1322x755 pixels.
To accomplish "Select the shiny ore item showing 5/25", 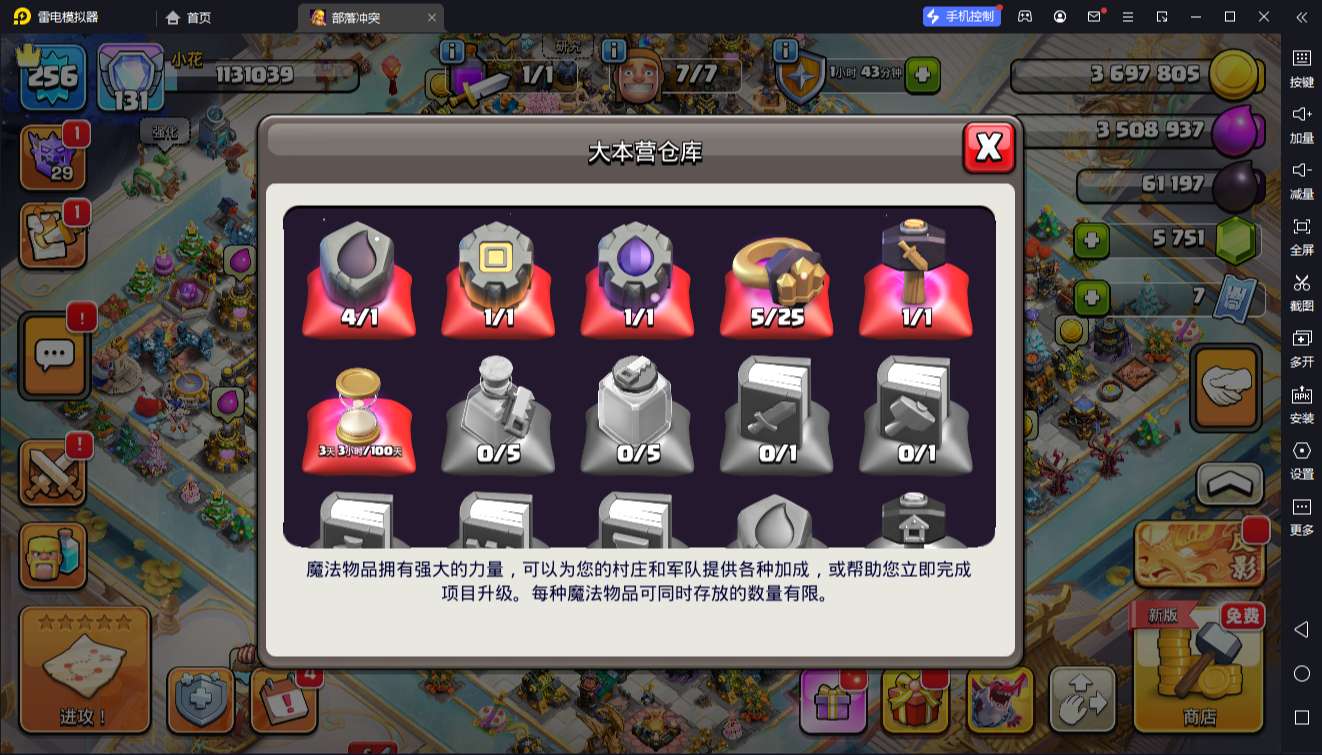I will click(777, 275).
